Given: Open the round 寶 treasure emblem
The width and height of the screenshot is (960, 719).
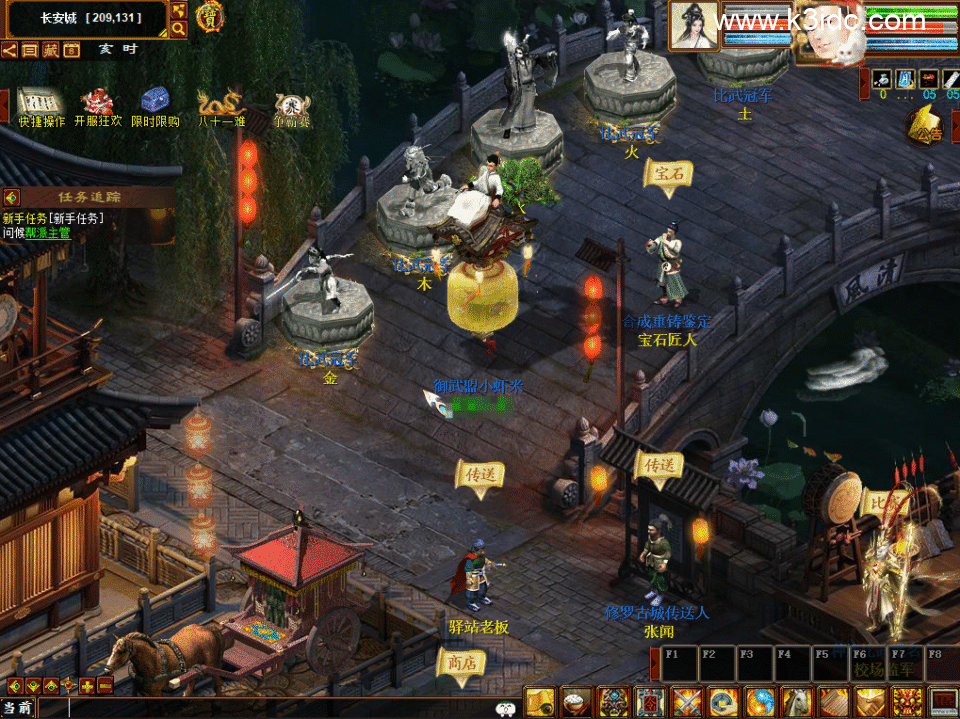Looking at the screenshot, I should (x=209, y=16).
